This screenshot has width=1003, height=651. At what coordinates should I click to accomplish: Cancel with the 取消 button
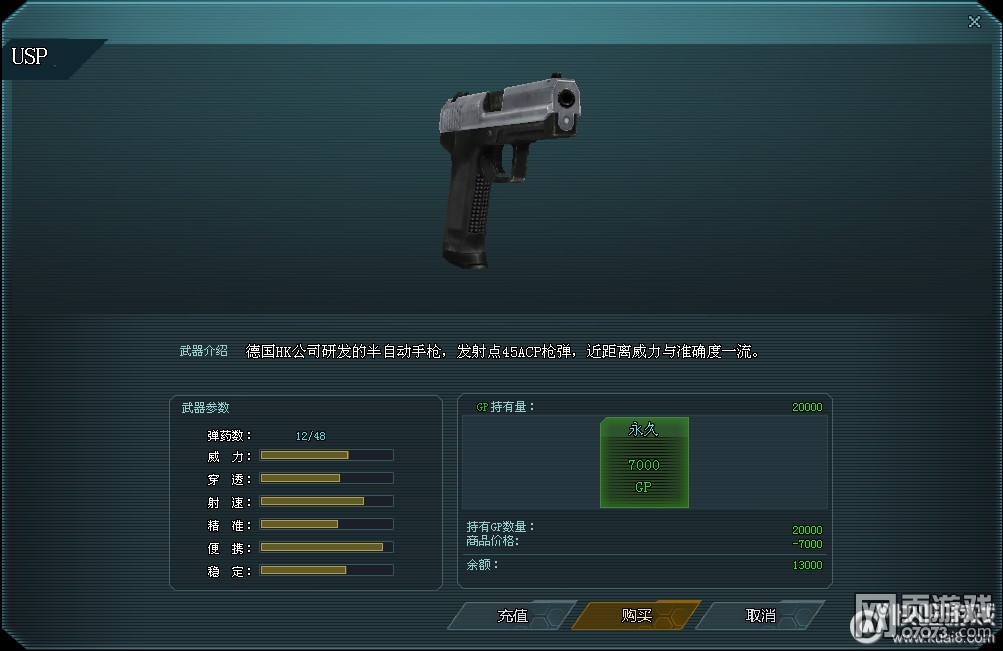(x=760, y=616)
